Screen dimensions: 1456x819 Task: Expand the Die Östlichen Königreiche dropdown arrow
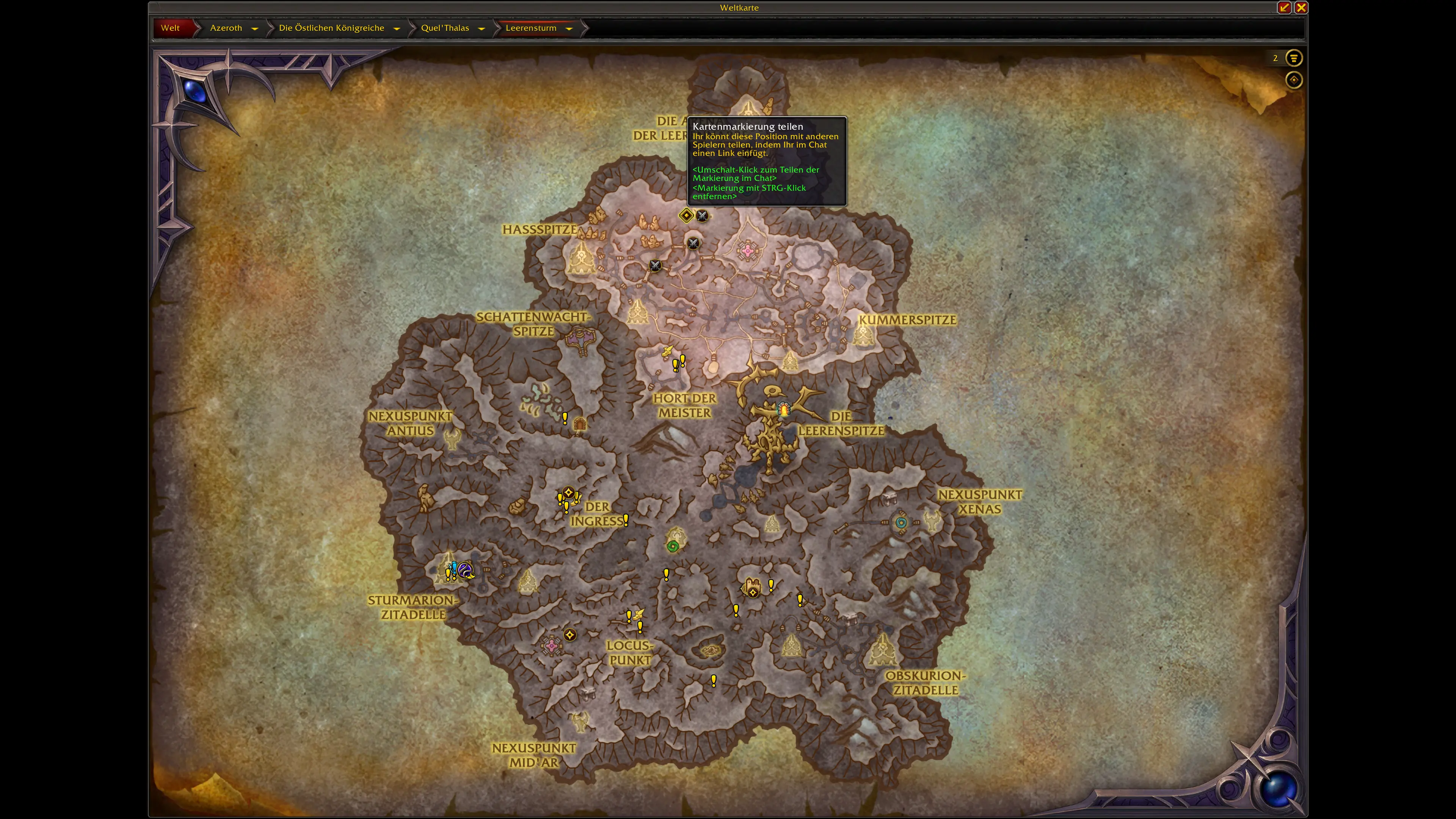tap(396, 28)
